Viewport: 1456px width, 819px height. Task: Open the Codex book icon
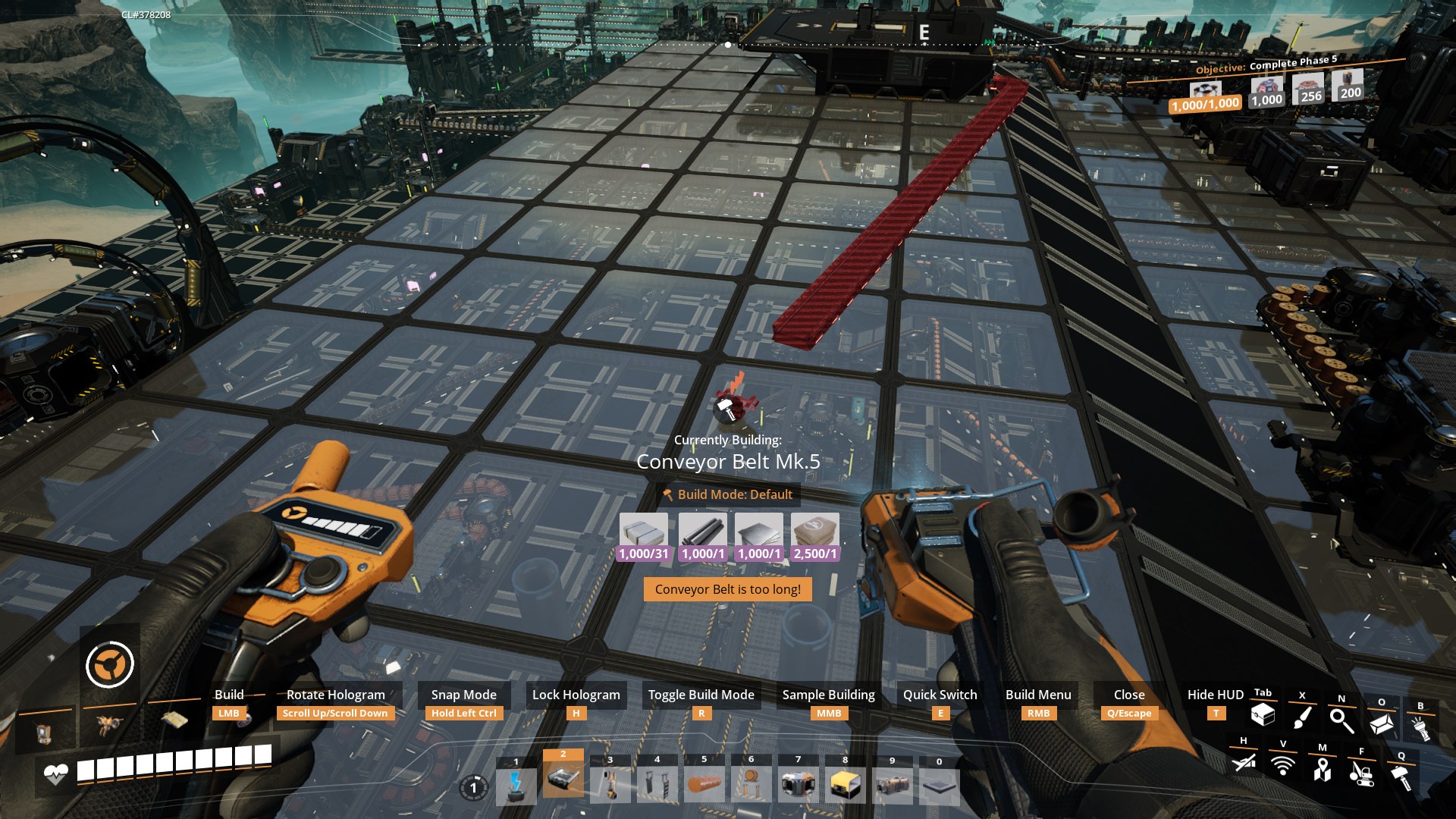coord(1381,724)
